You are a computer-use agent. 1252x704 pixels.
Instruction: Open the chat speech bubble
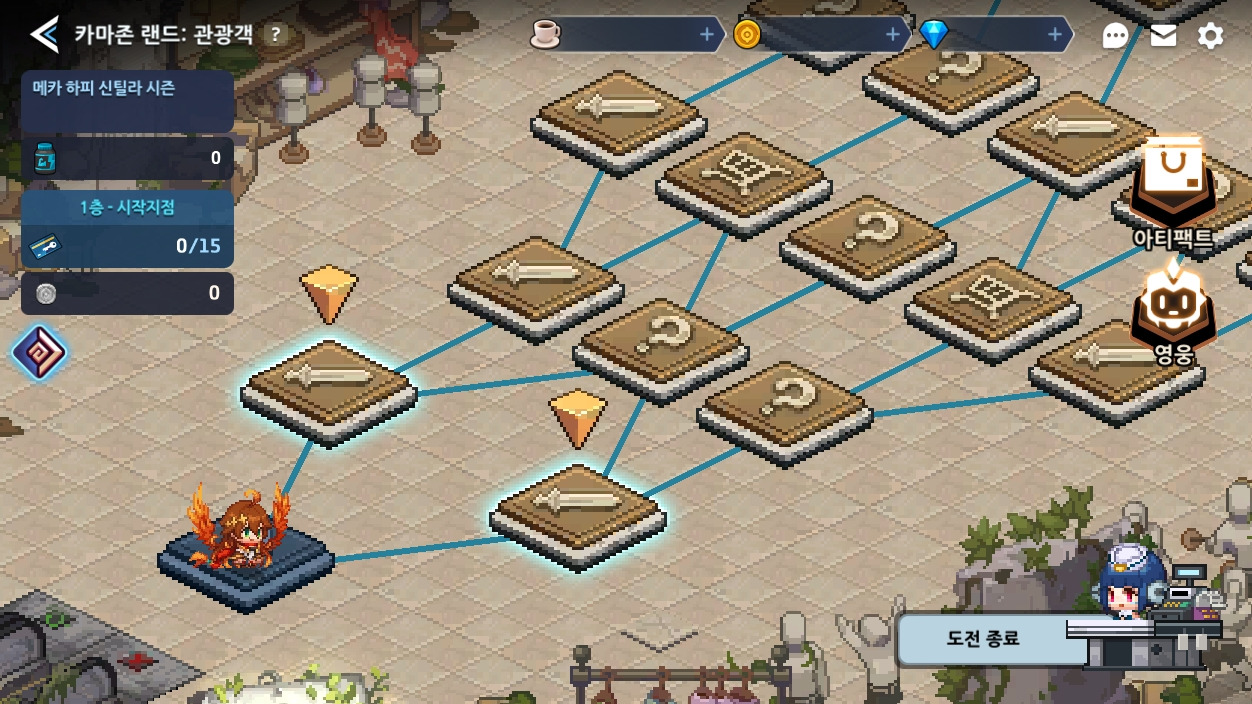pos(1115,36)
